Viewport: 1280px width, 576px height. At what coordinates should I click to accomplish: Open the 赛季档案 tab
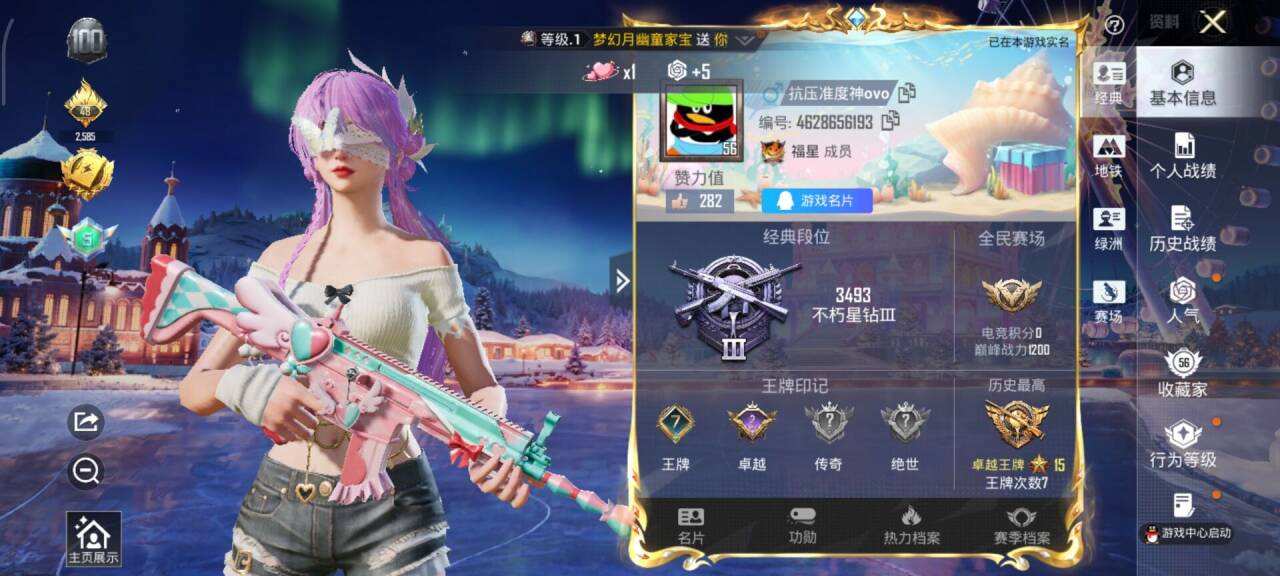(1021, 526)
